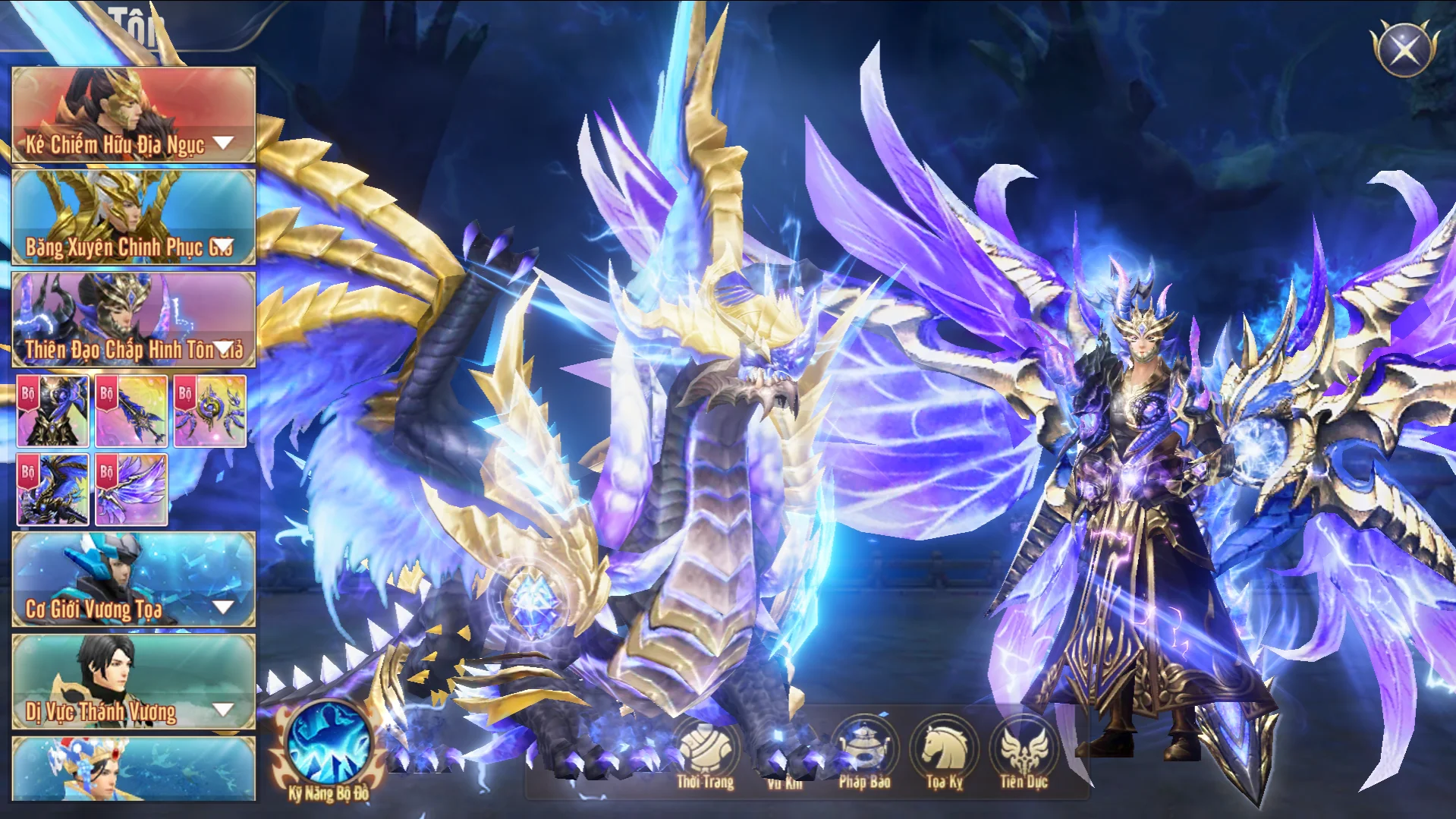Open the Tọa Kỵ mount category

click(x=944, y=752)
